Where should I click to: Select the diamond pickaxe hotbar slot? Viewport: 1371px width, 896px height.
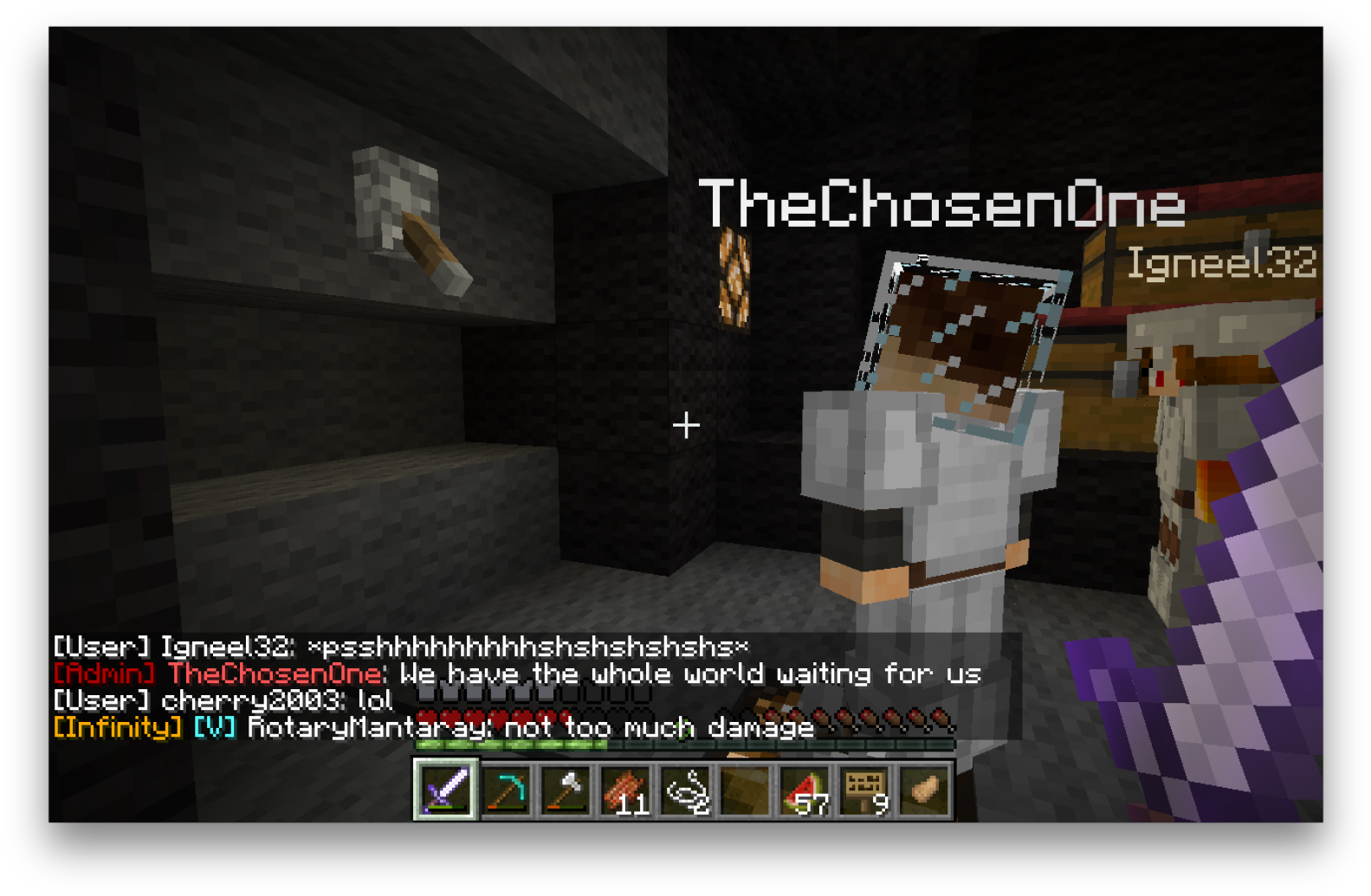click(x=507, y=790)
